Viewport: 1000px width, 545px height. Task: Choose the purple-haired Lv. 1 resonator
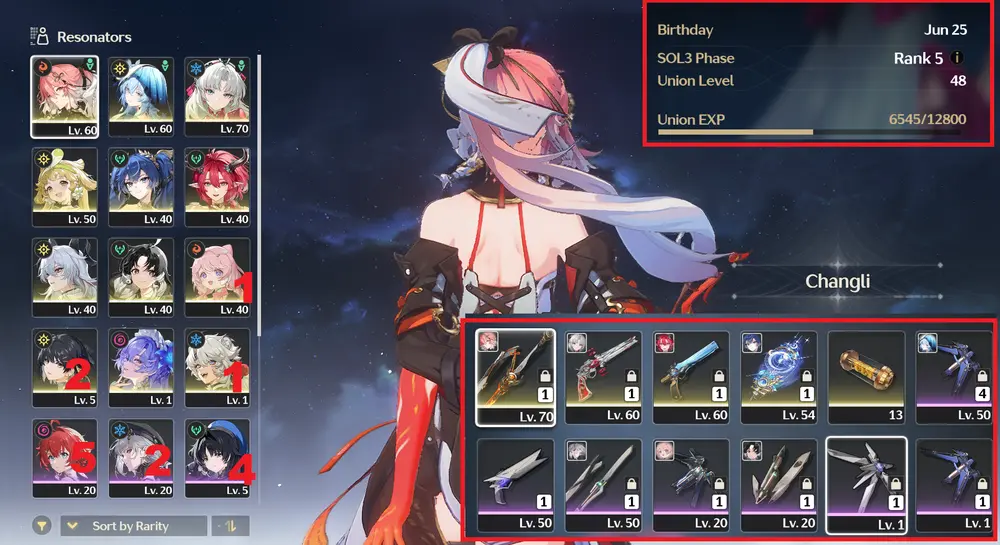coord(141,367)
